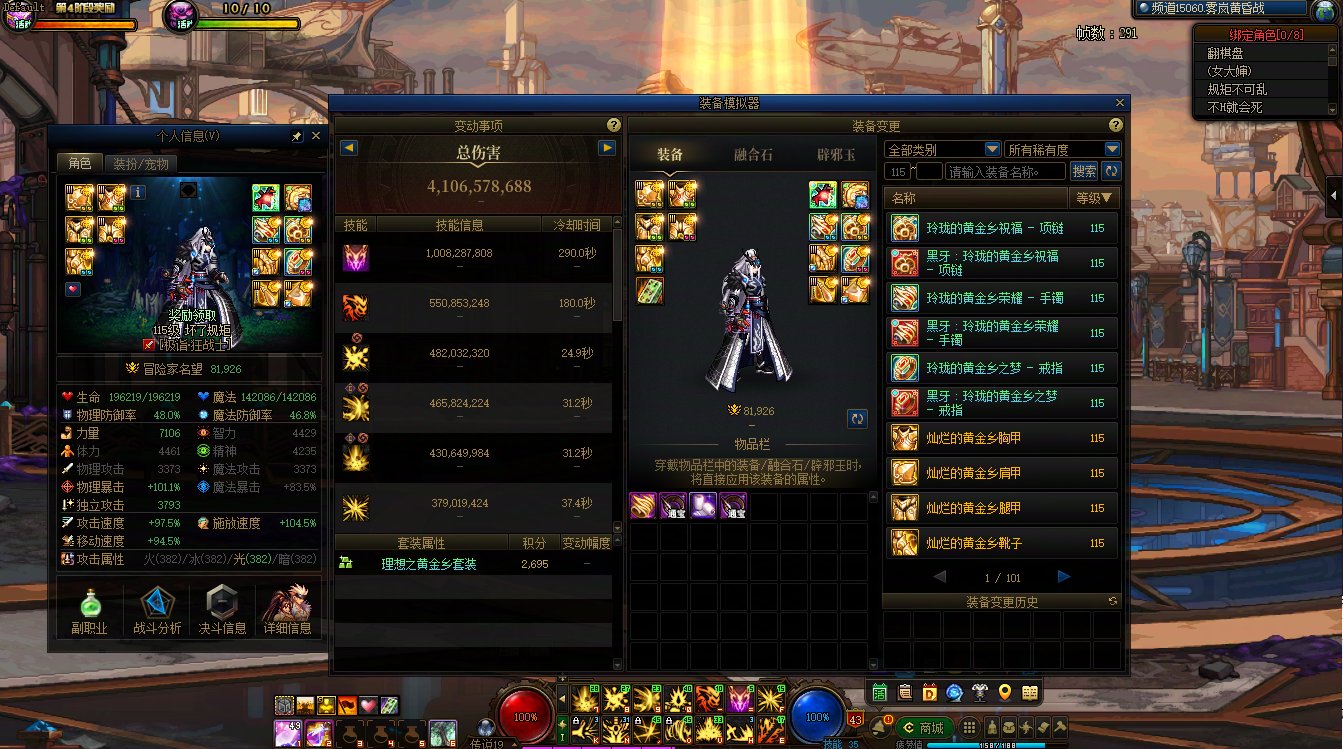
Task: Open 战斗分析 combat analysis
Action: (x=156, y=609)
